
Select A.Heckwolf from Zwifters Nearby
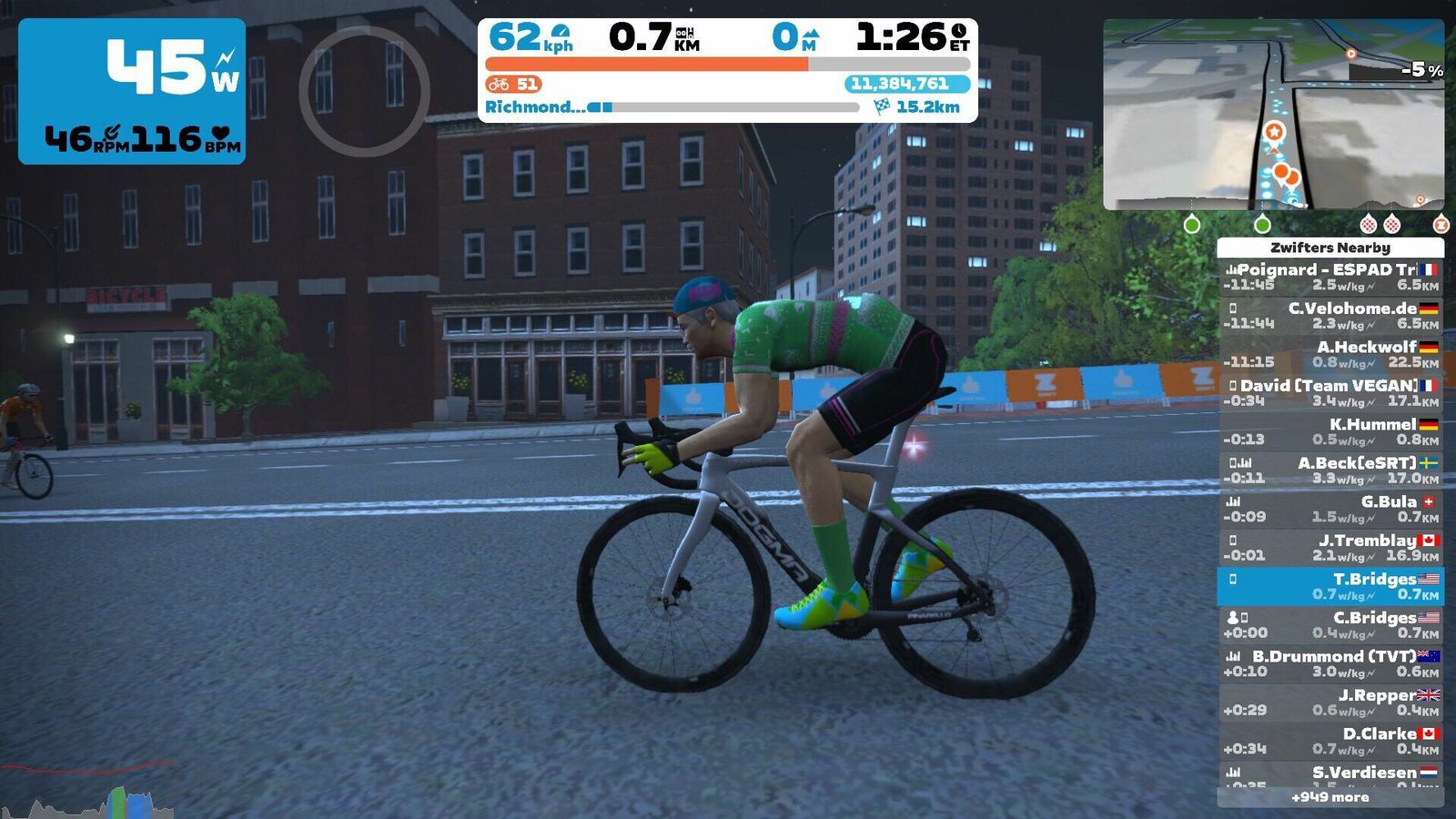pyautogui.click(x=1330, y=354)
